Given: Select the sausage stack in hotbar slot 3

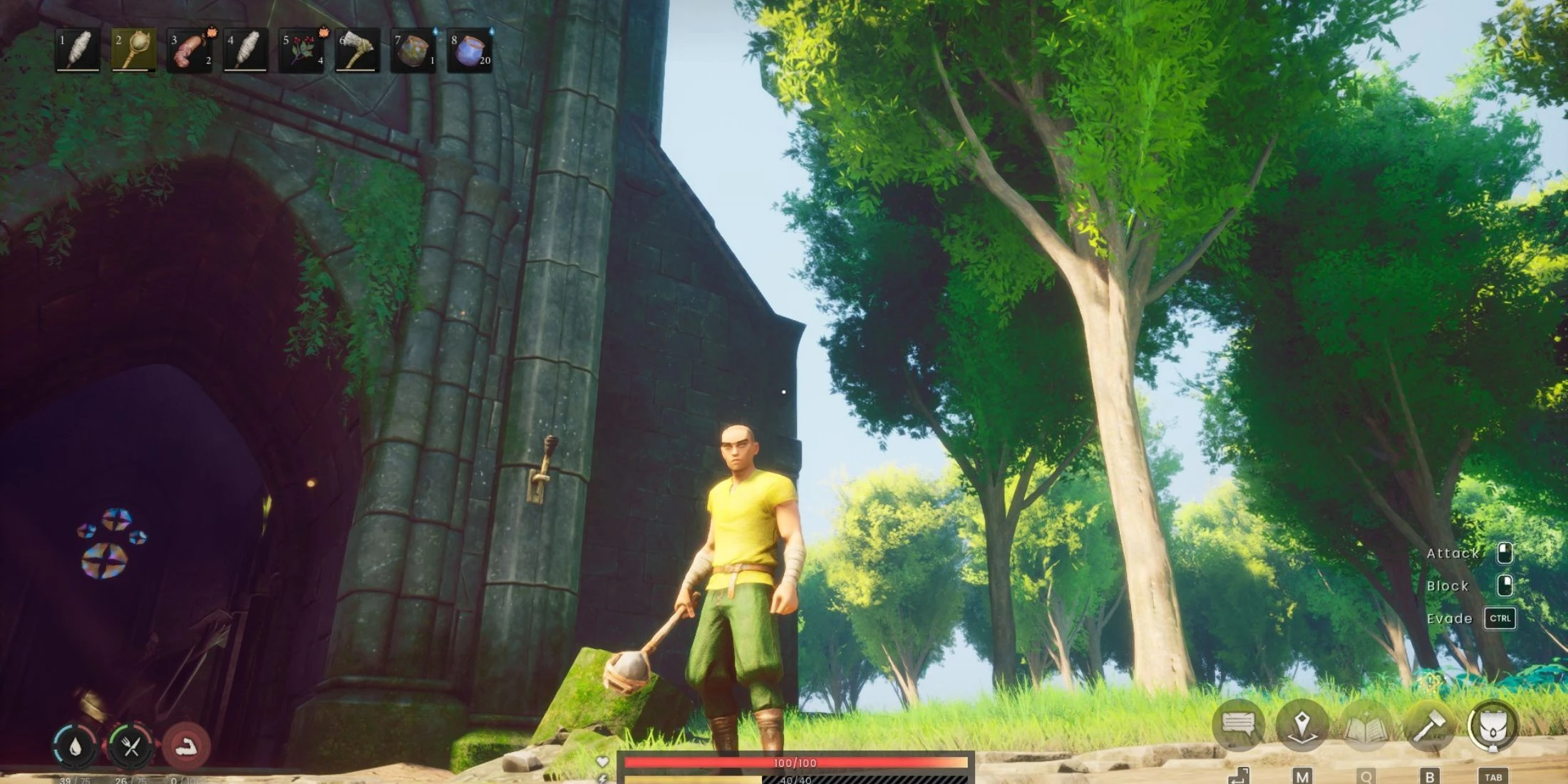Looking at the screenshot, I should click(188, 48).
